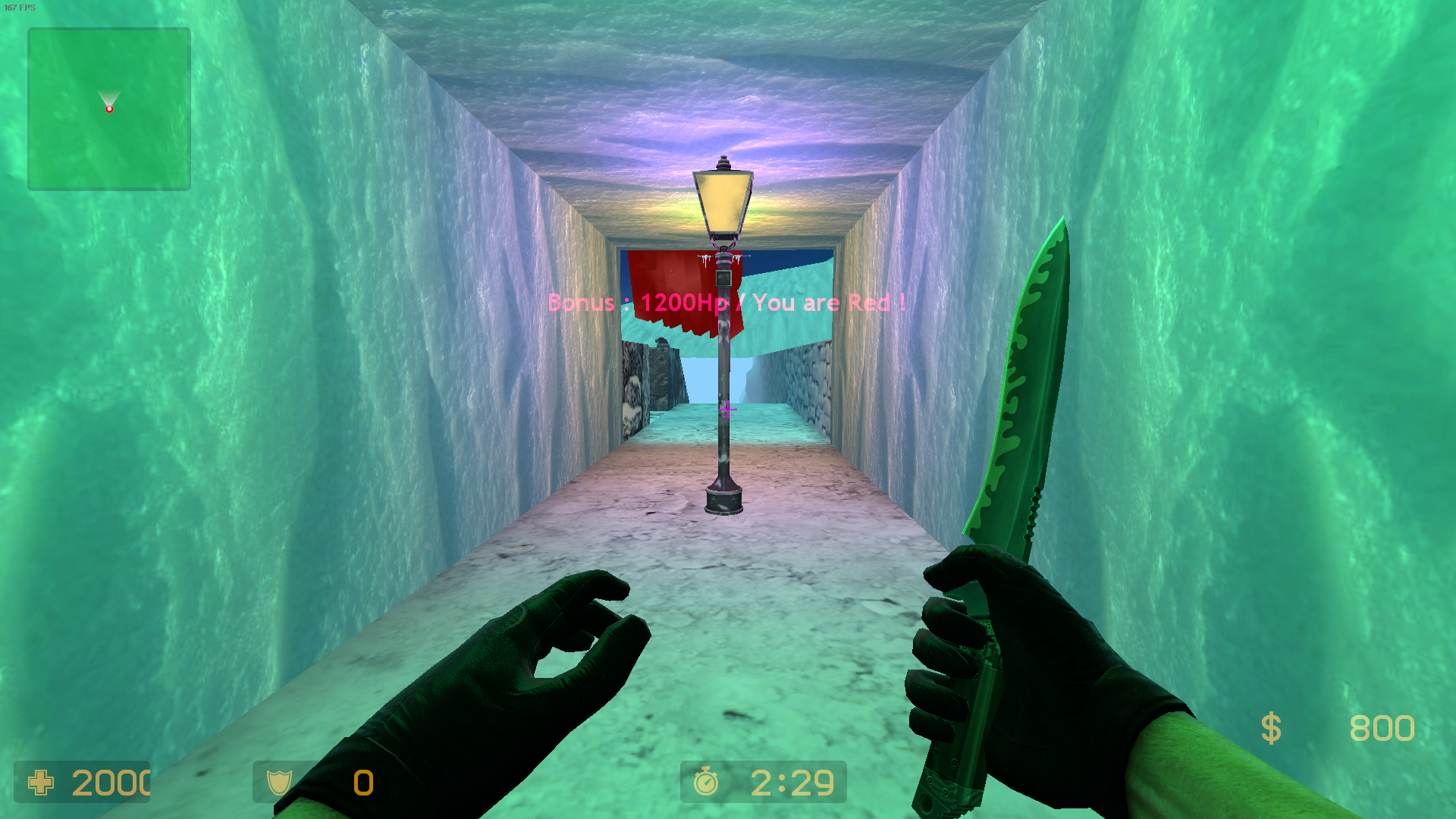Click the round timer stopwatch icon

[706, 782]
